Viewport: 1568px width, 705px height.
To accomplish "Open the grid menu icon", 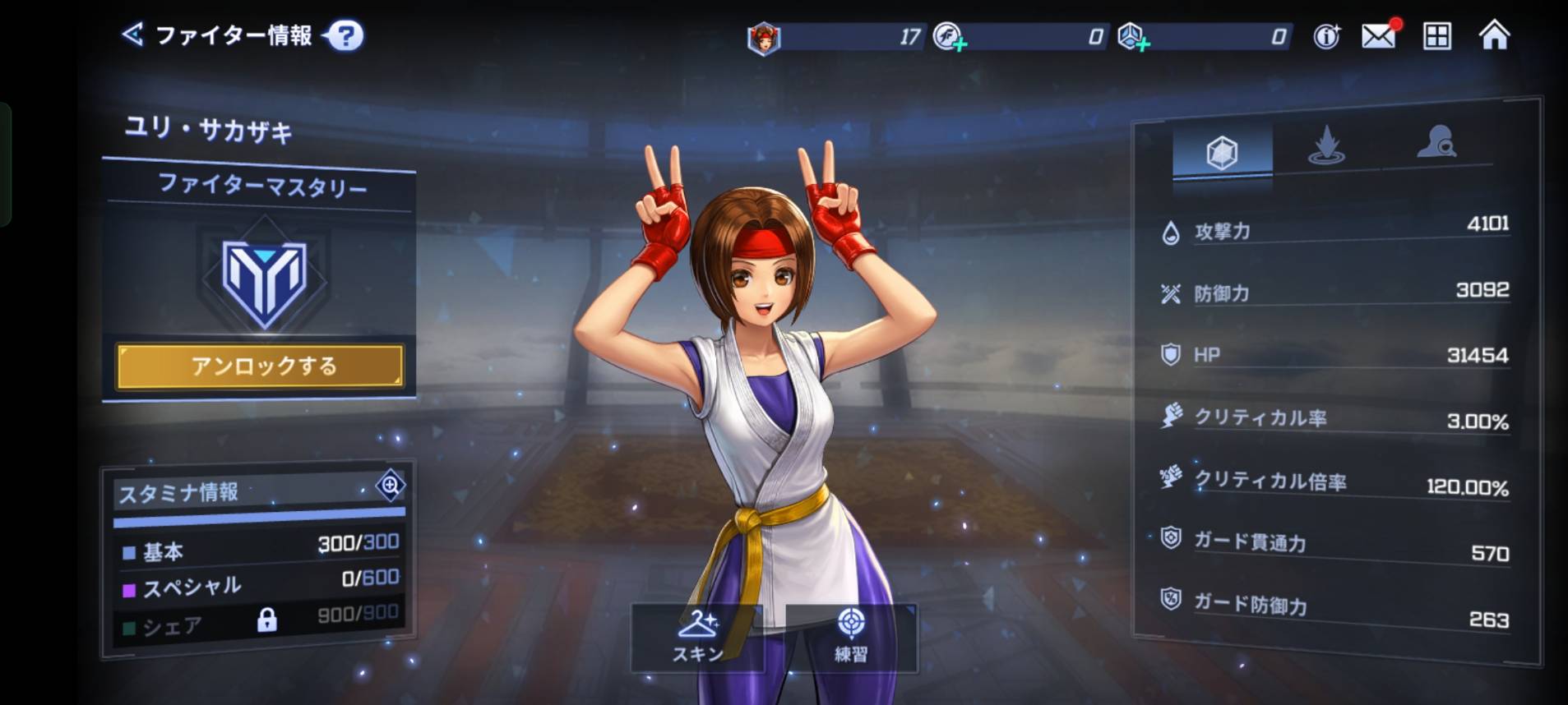I will 1436,37.
